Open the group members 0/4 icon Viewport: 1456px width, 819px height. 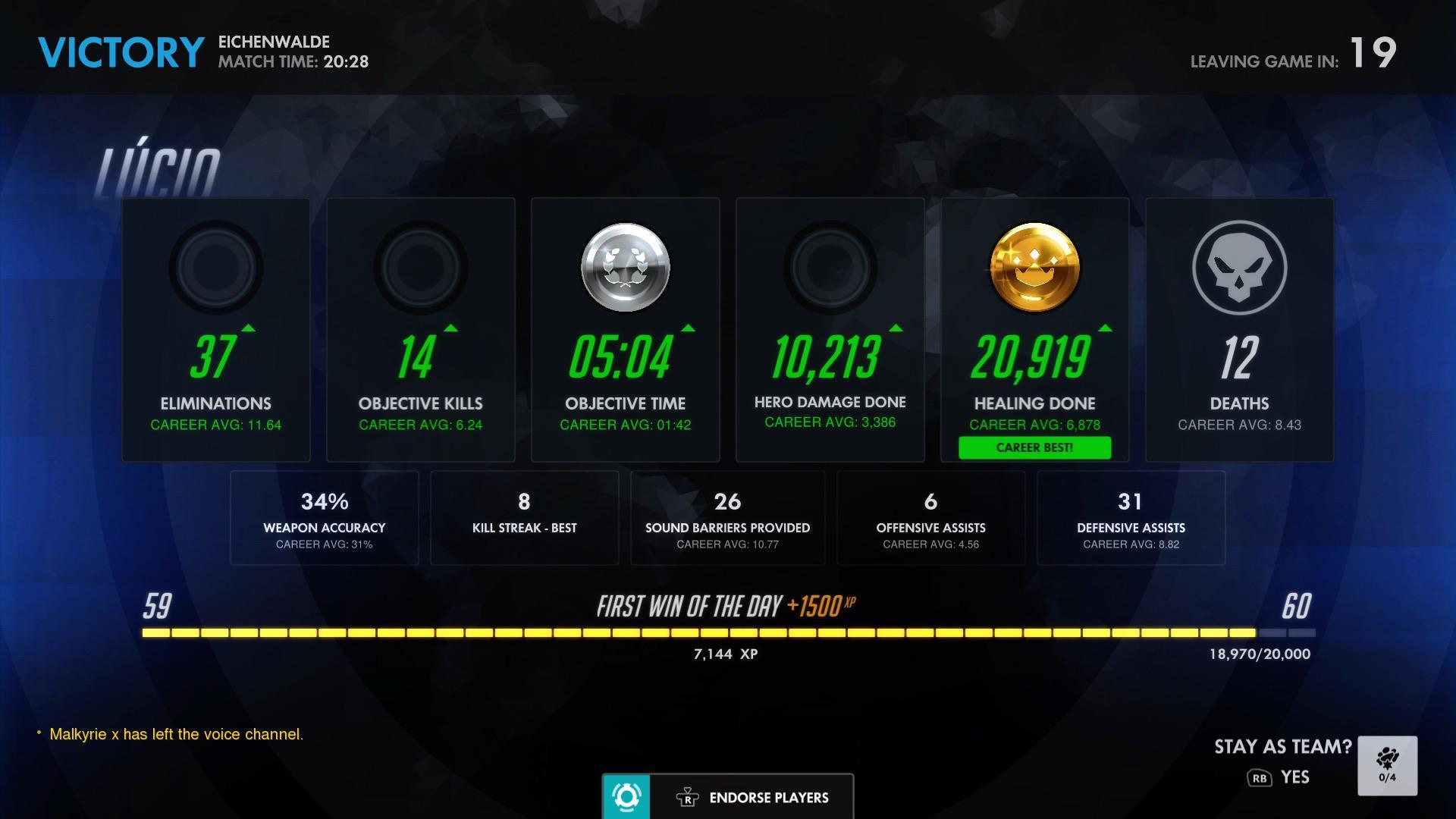pyautogui.click(x=1390, y=765)
